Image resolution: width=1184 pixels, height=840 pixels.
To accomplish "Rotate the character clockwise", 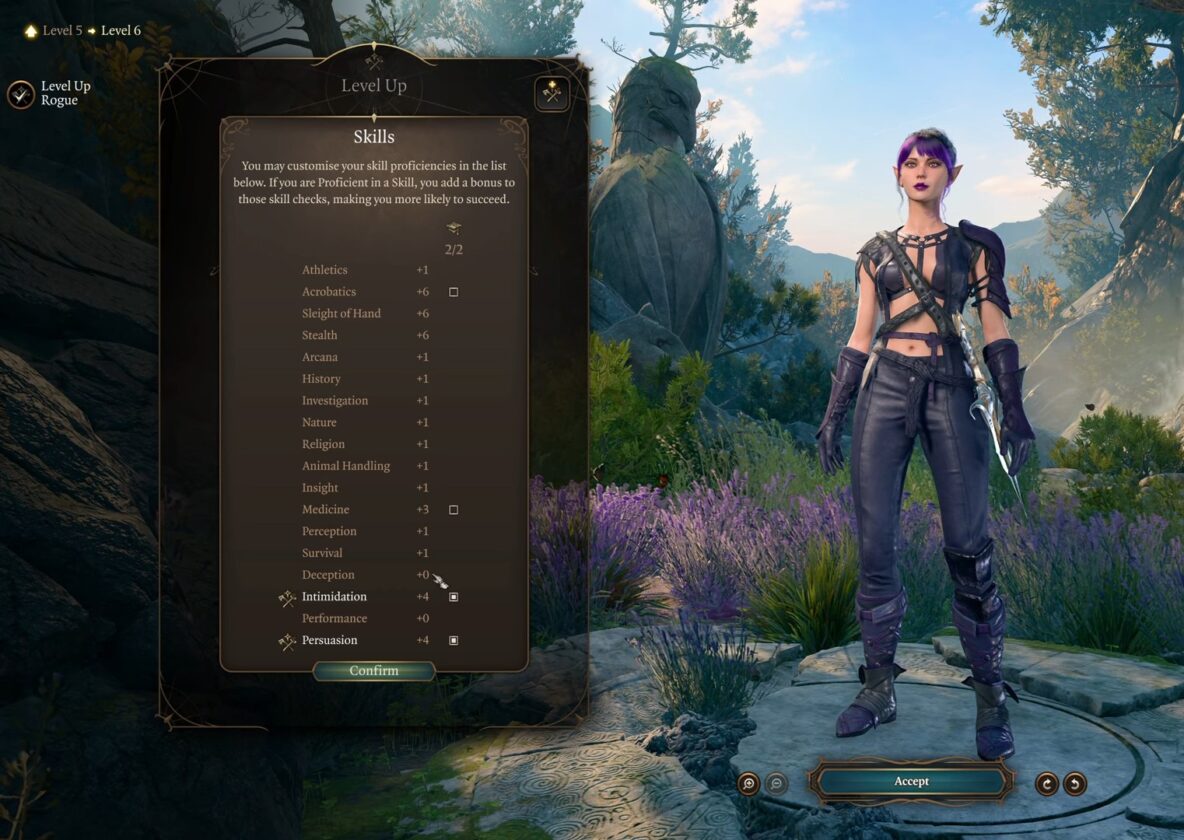I will point(1046,783).
